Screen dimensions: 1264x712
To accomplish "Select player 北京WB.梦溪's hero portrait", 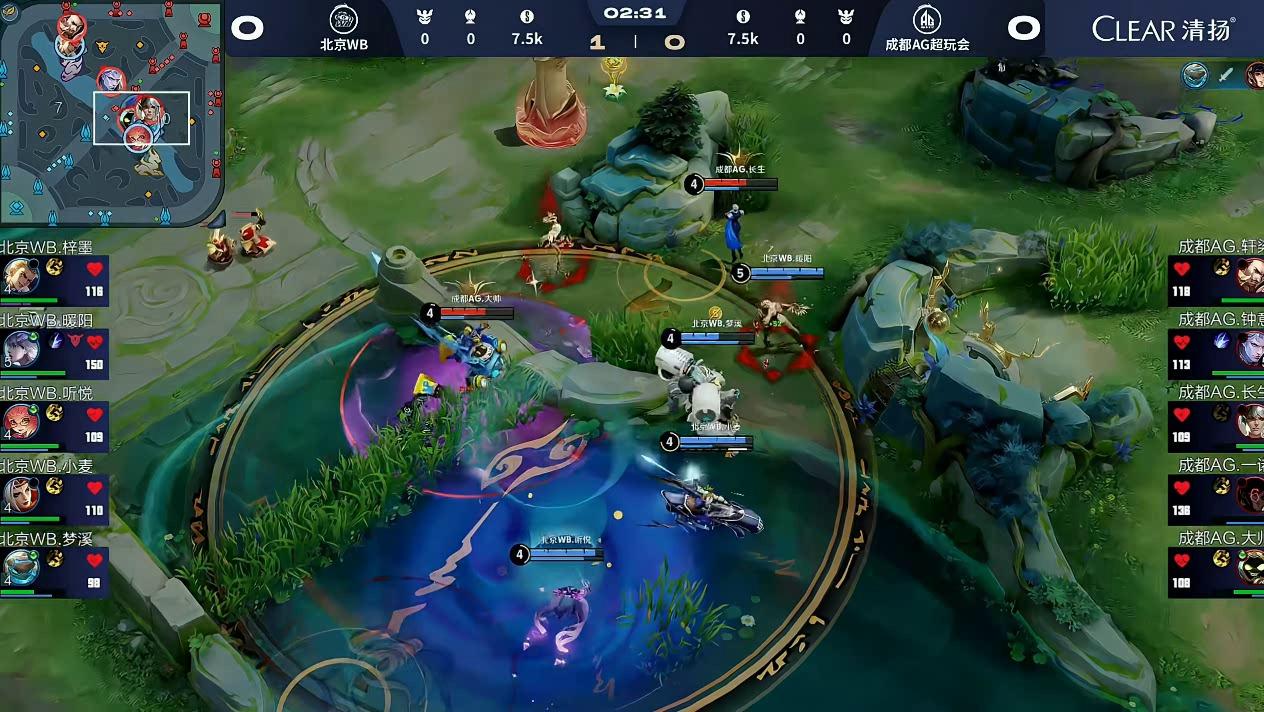I will 20,567.
